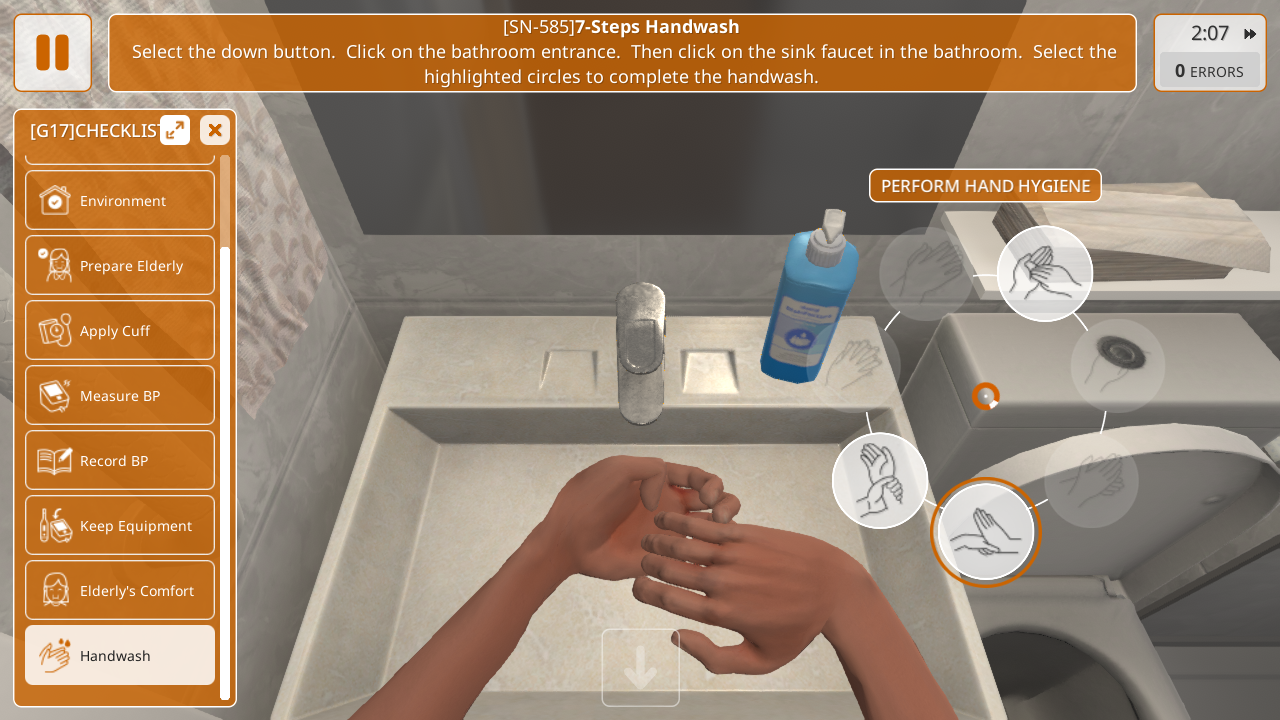Choose the Elderly's Comfort step
Image resolution: width=1280 pixels, height=720 pixels.
point(120,590)
